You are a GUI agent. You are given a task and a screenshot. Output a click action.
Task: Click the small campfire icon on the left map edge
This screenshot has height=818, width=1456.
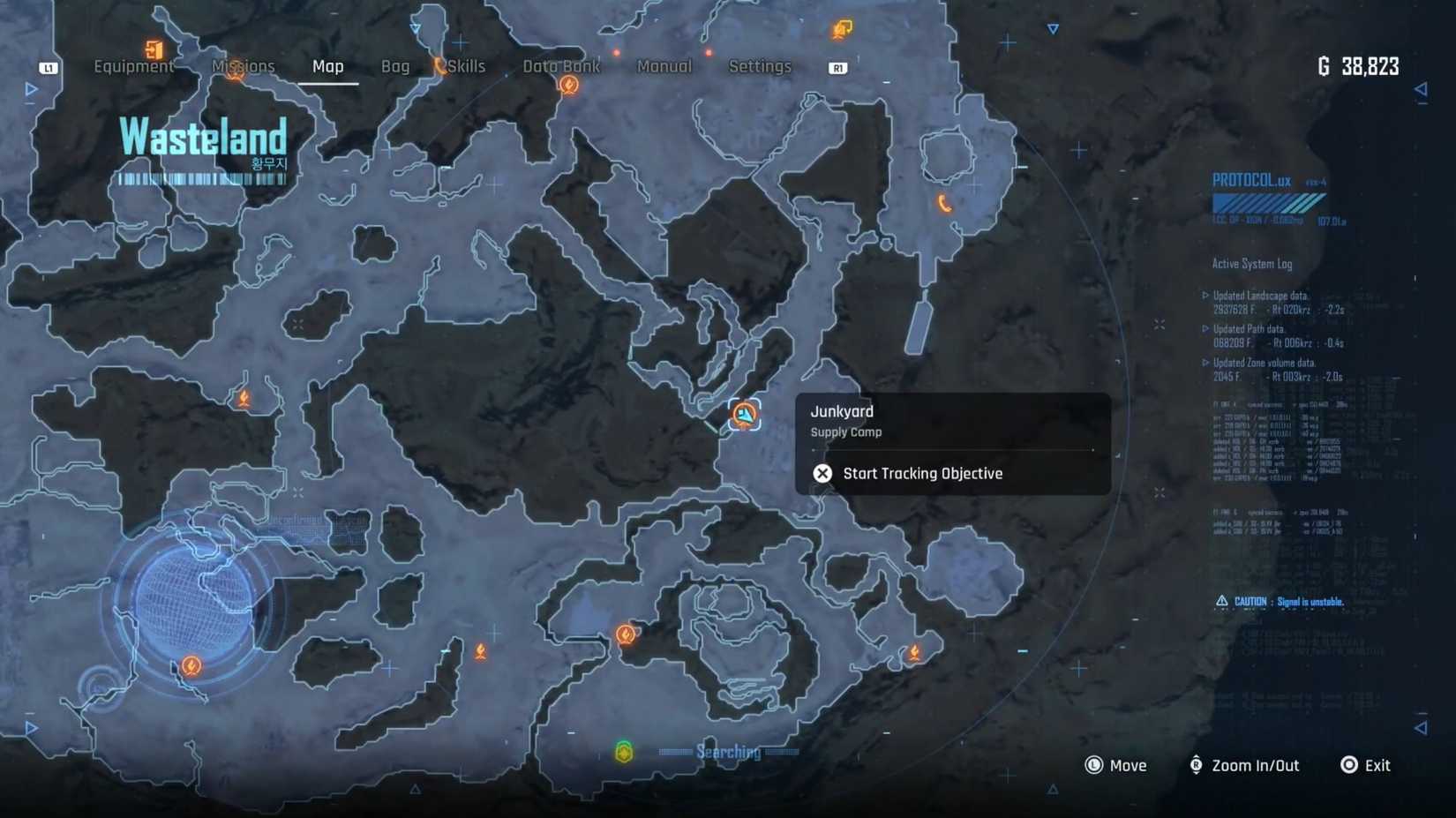tap(245, 398)
